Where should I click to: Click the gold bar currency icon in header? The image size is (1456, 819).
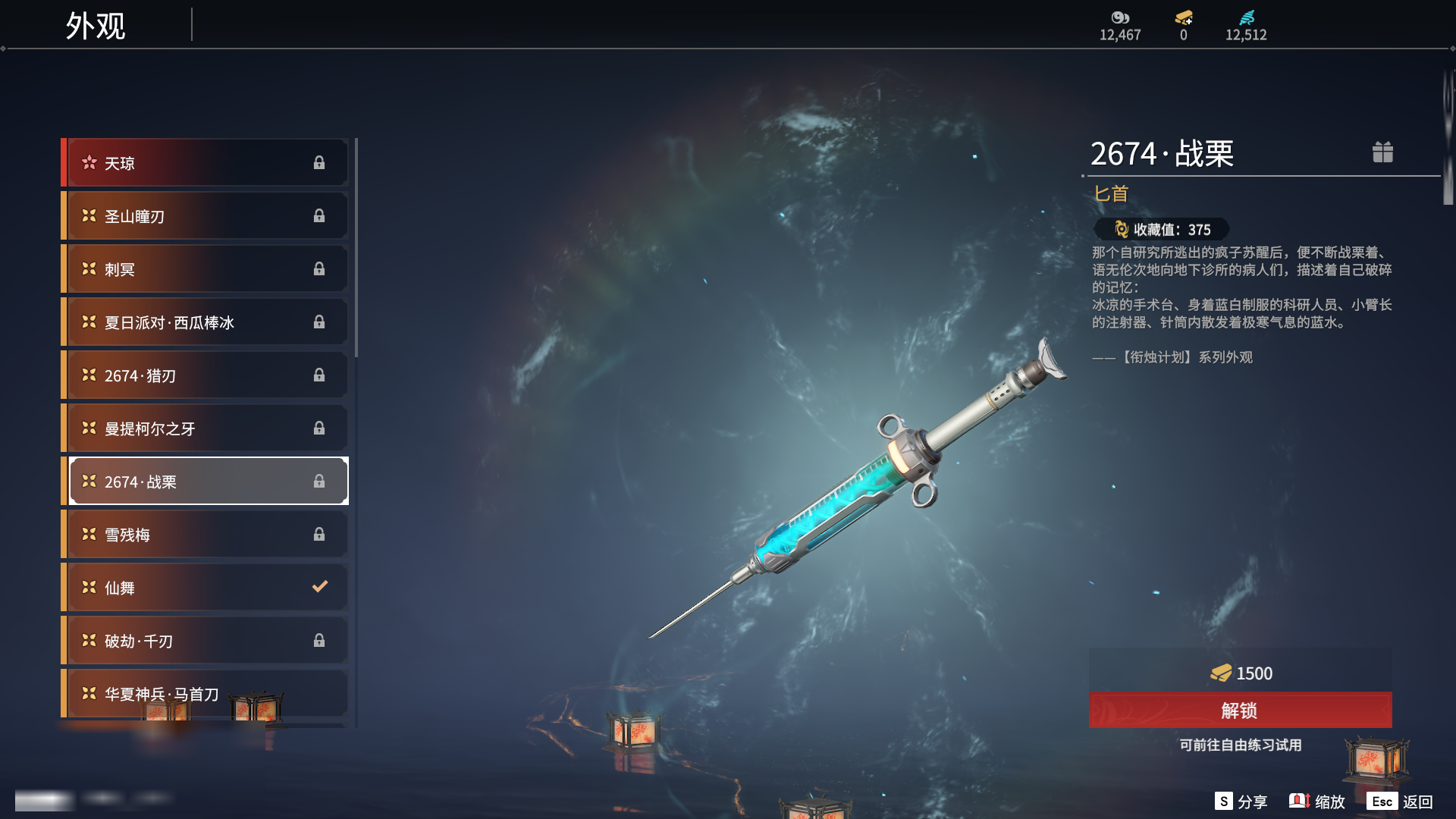[1183, 18]
